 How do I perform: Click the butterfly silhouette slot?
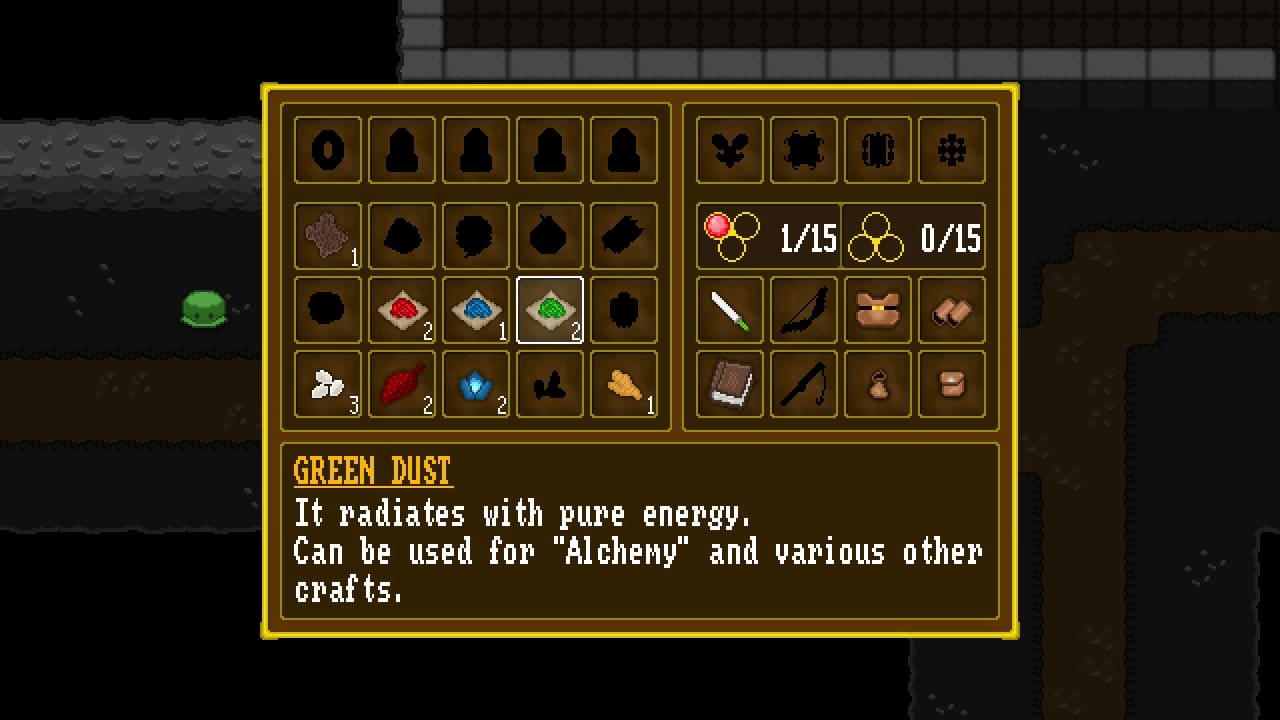coord(729,150)
